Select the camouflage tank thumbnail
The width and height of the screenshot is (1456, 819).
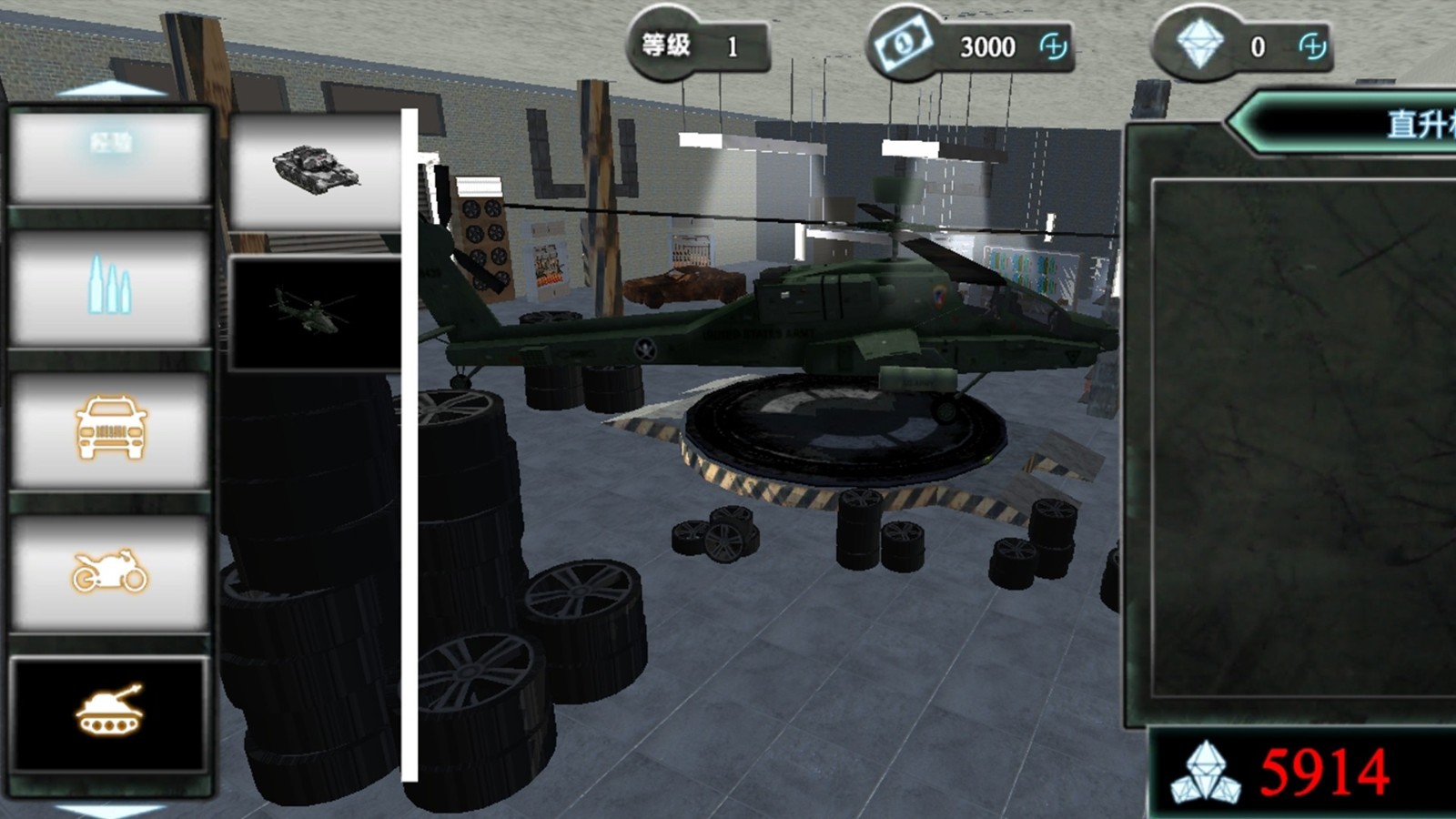click(315, 169)
